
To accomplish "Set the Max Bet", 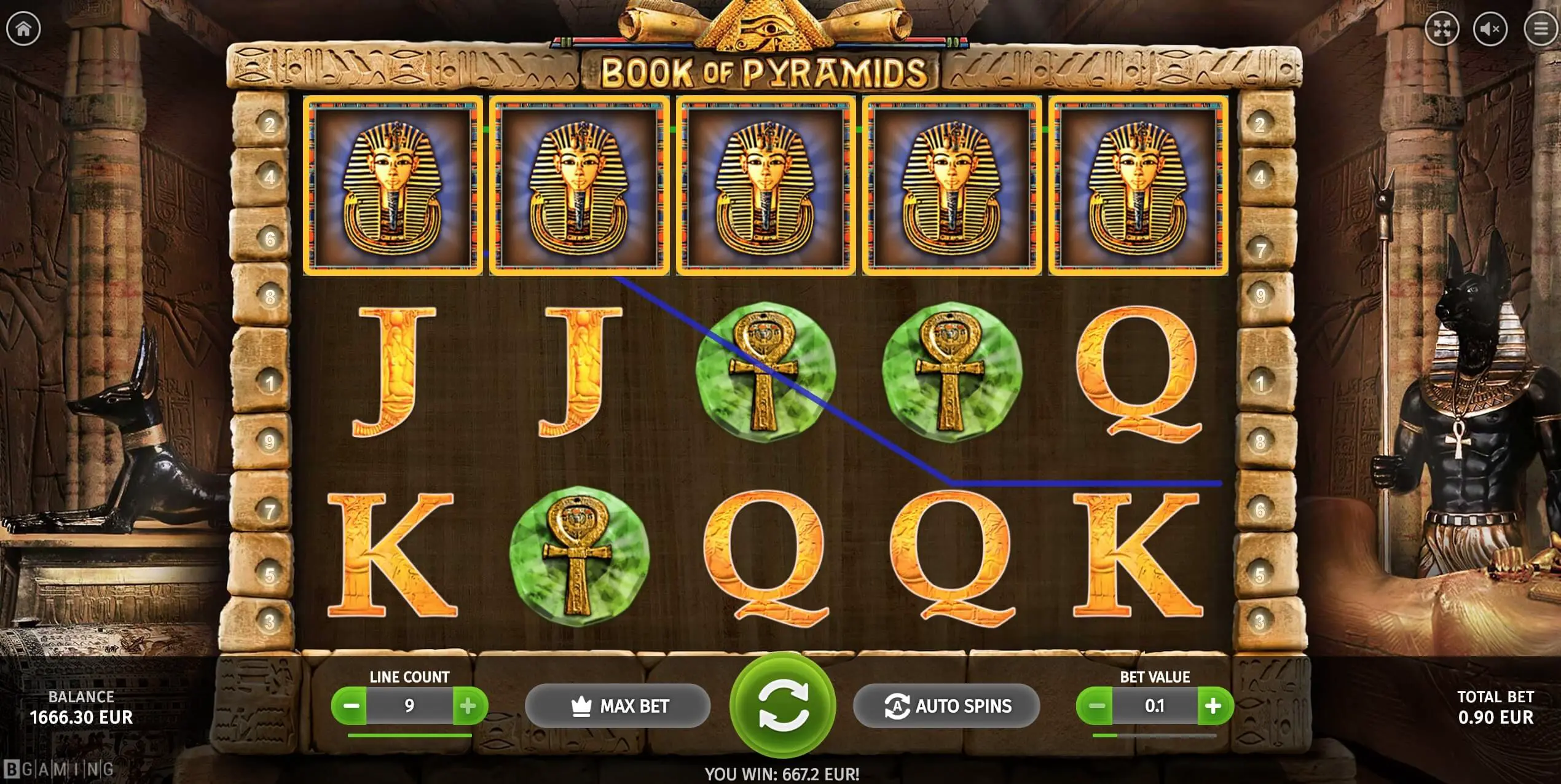I will (x=618, y=706).
